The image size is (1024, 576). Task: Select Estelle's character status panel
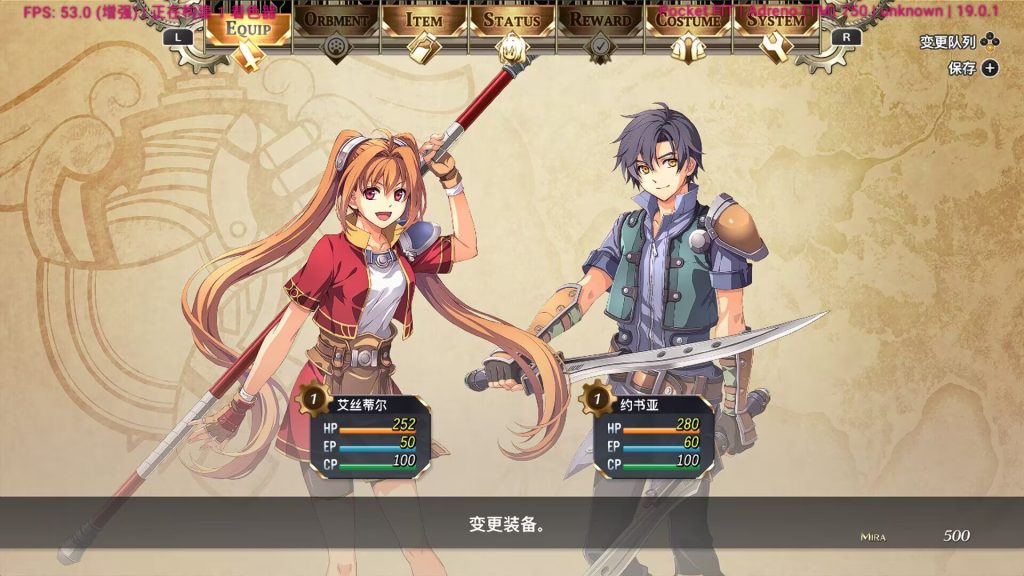(x=366, y=434)
